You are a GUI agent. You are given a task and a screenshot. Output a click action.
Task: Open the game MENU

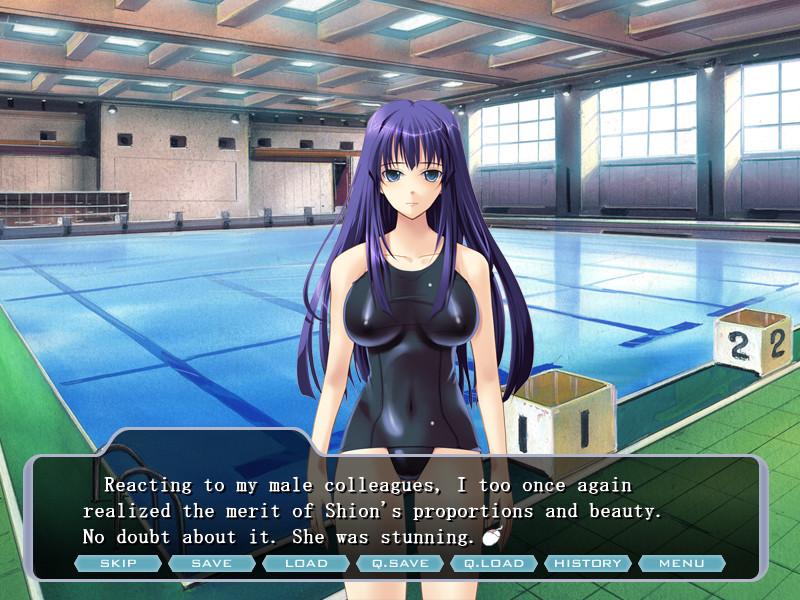(682, 564)
